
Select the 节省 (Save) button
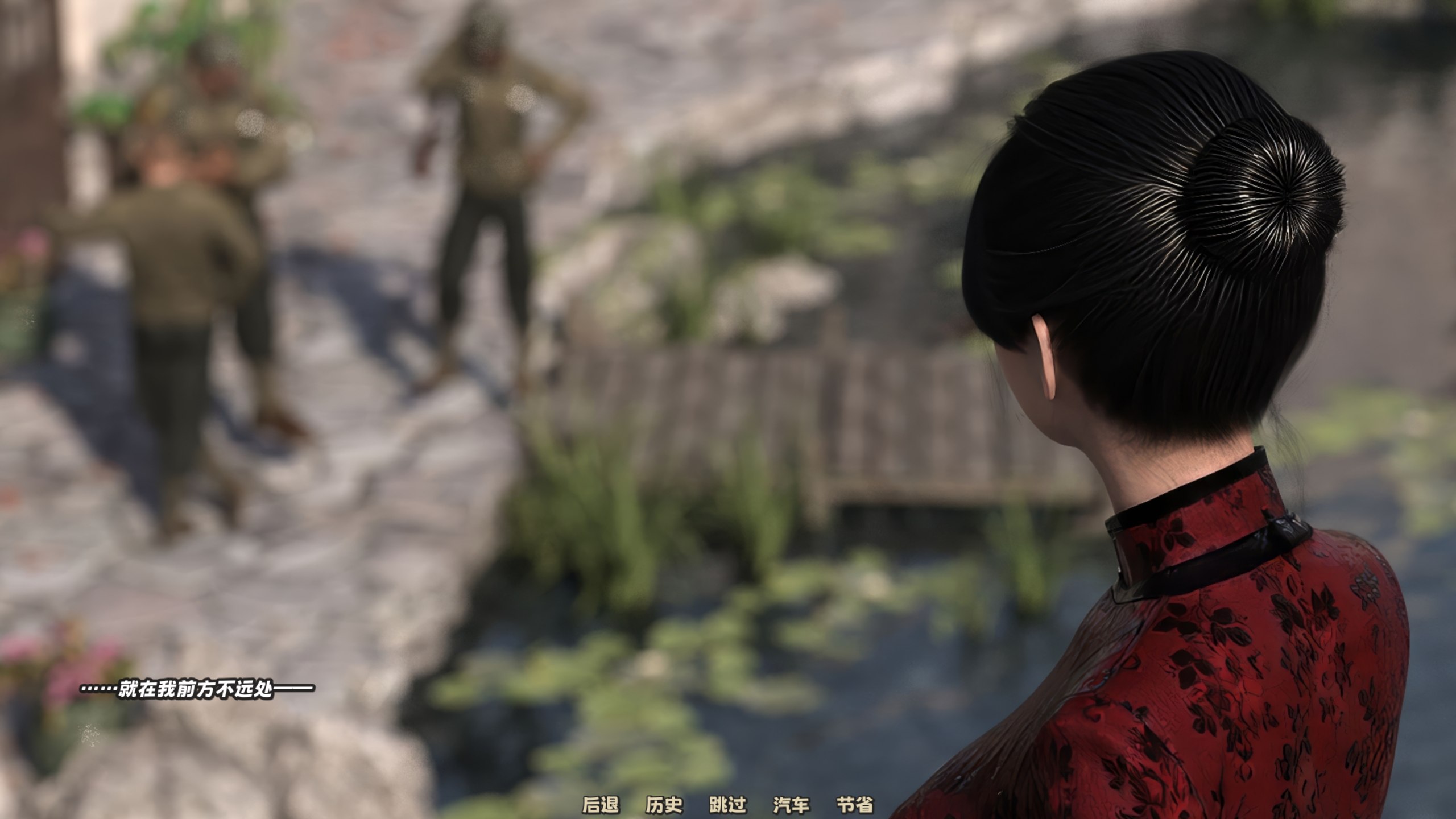coord(855,805)
